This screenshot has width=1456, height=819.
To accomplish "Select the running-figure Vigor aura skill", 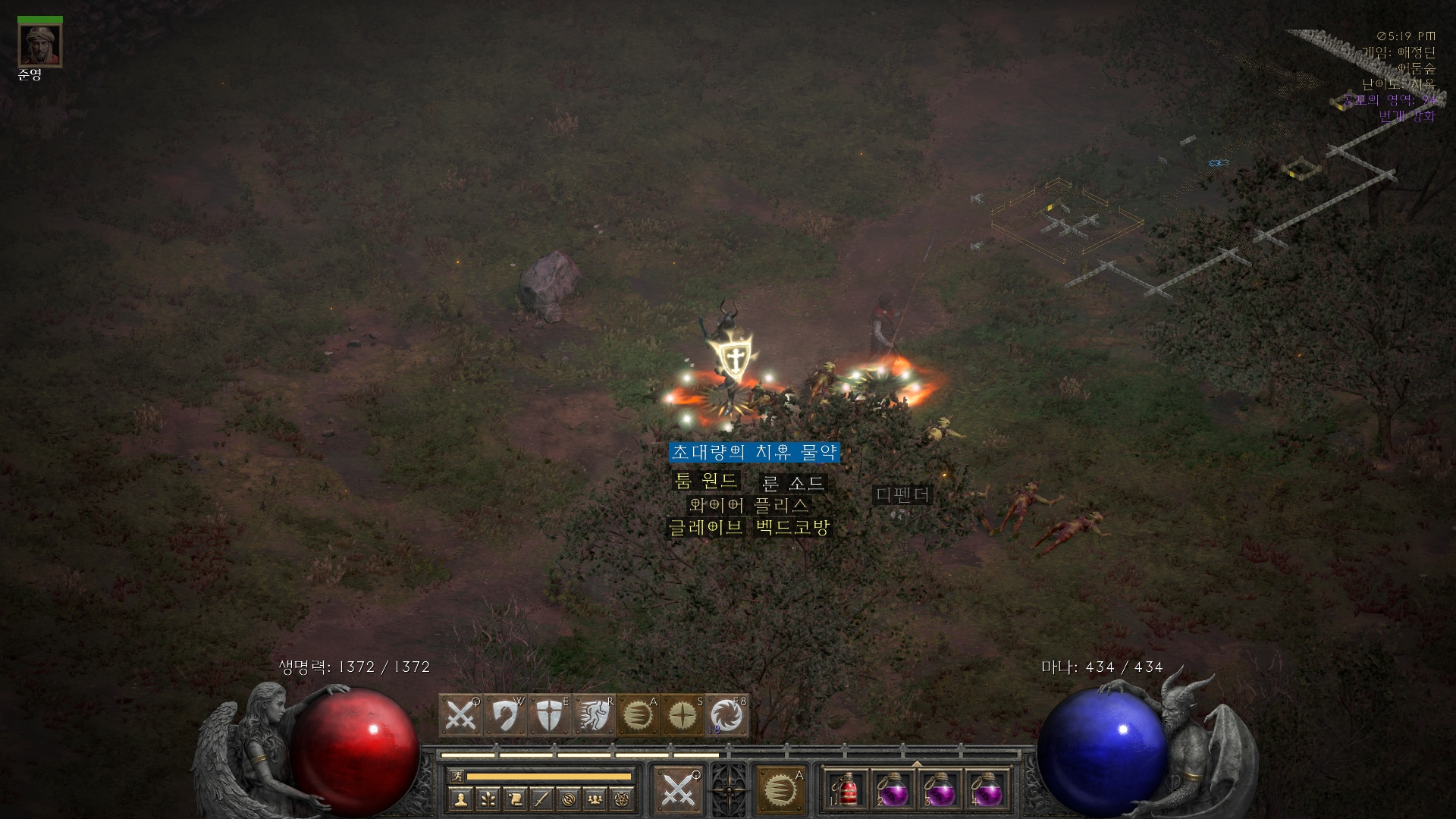I will (593, 715).
